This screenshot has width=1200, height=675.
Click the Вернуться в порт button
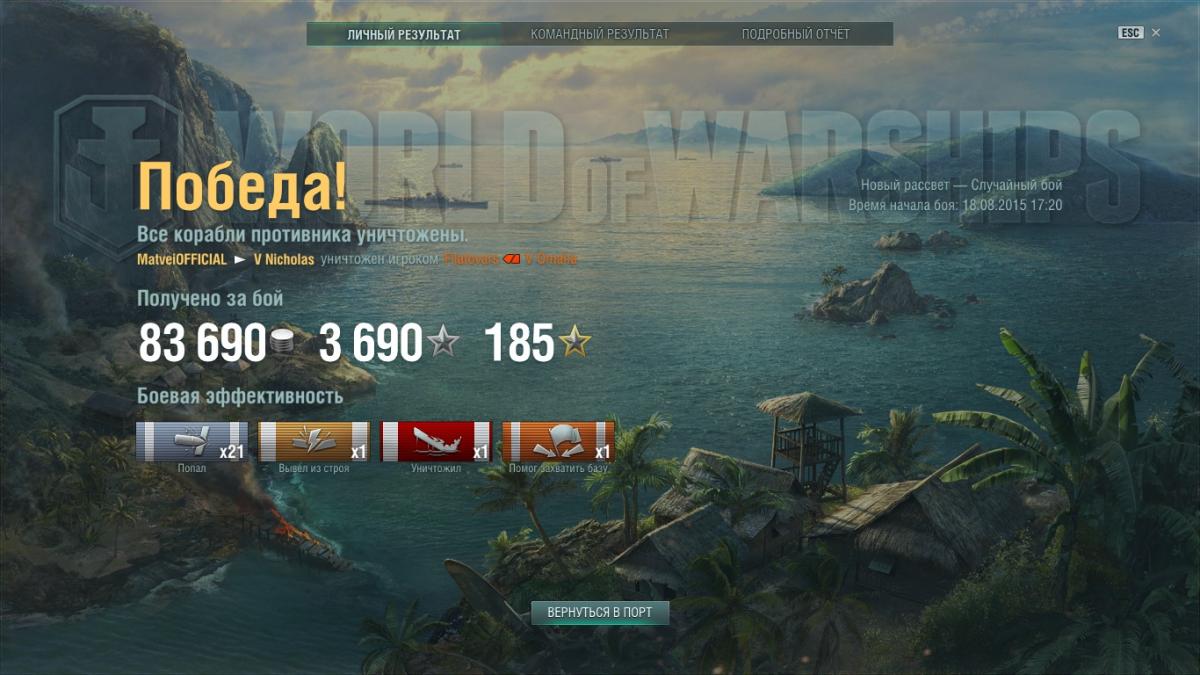(600, 612)
